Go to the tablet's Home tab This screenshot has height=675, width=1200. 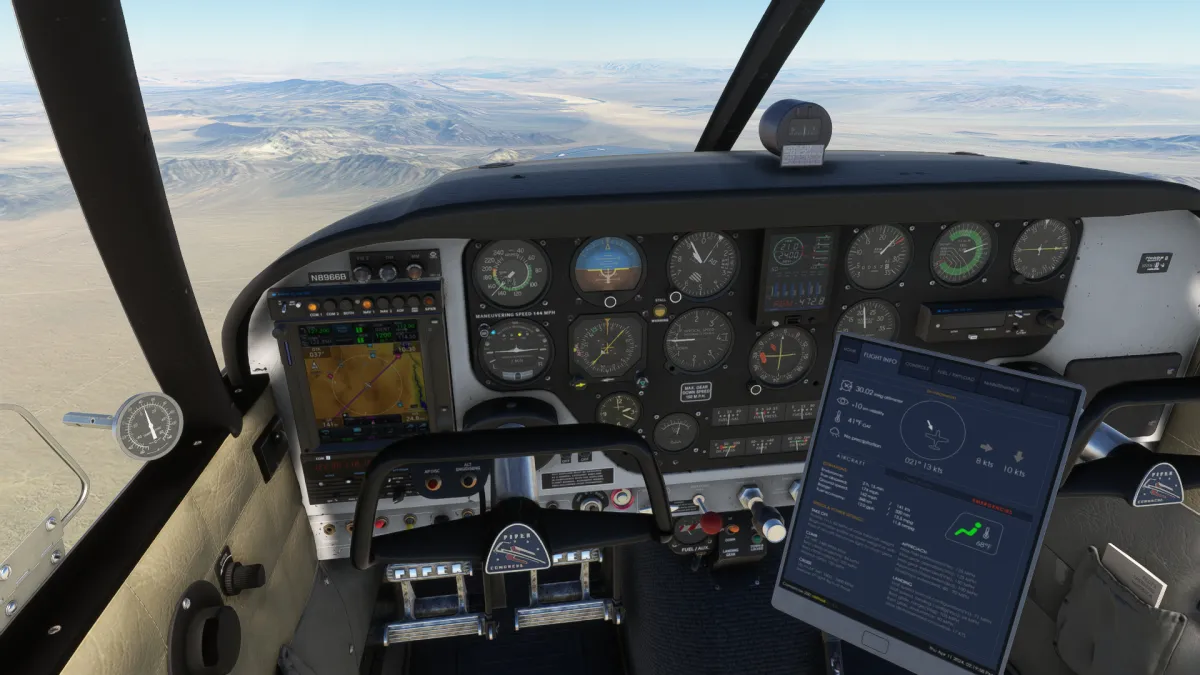pos(849,352)
